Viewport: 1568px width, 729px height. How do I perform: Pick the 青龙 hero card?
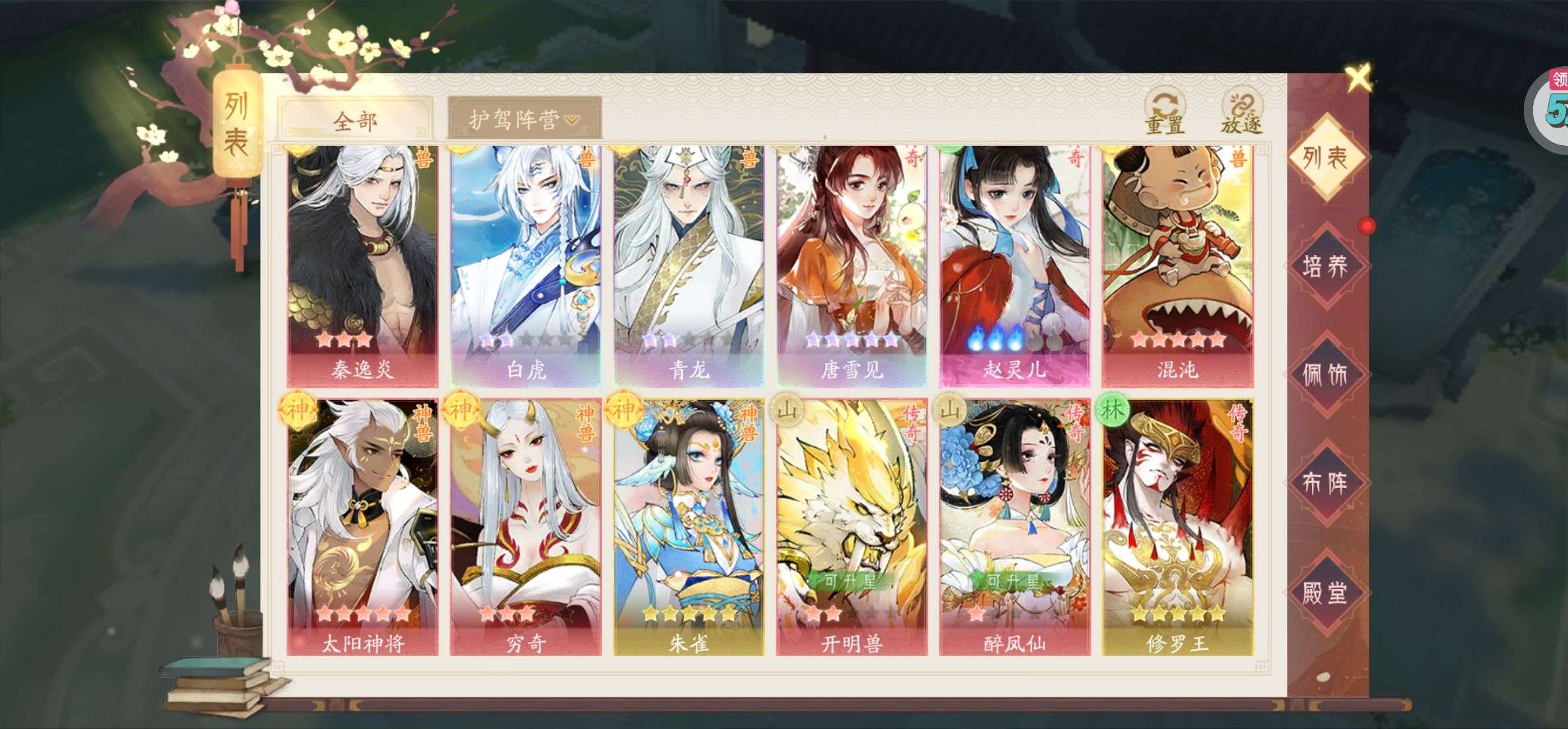[x=688, y=264]
